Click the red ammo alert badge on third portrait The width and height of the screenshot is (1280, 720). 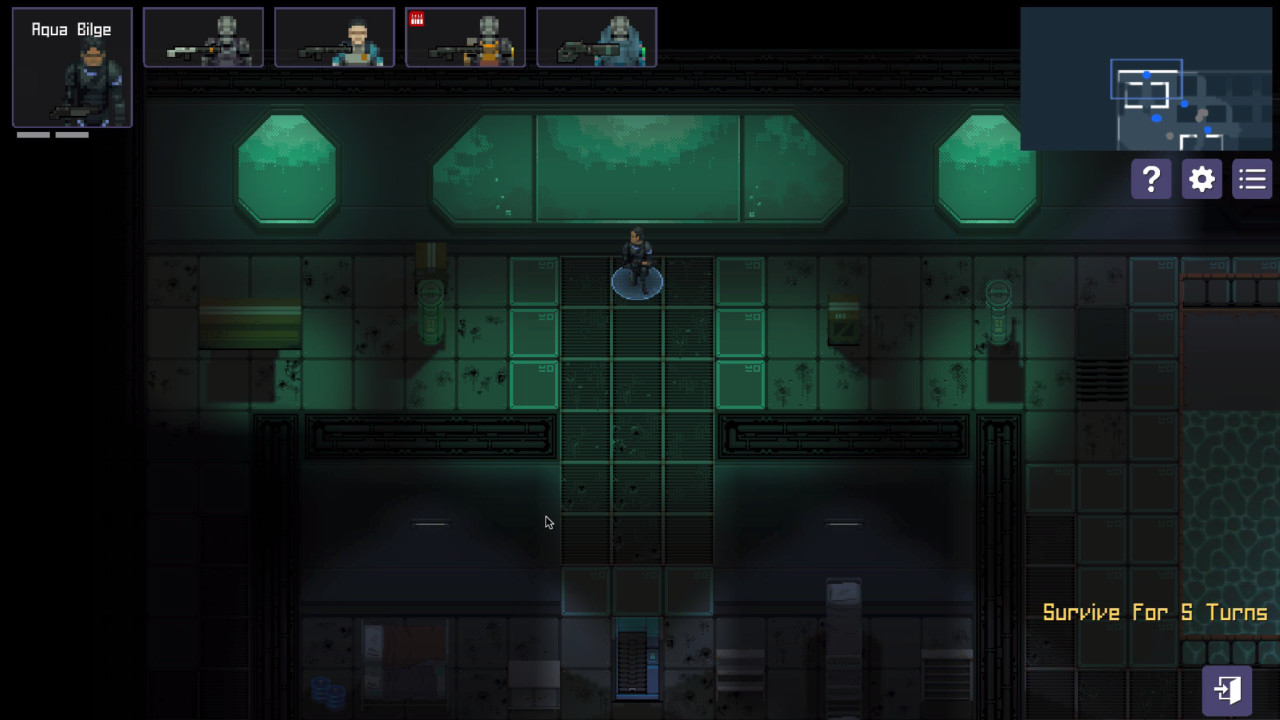[418, 18]
